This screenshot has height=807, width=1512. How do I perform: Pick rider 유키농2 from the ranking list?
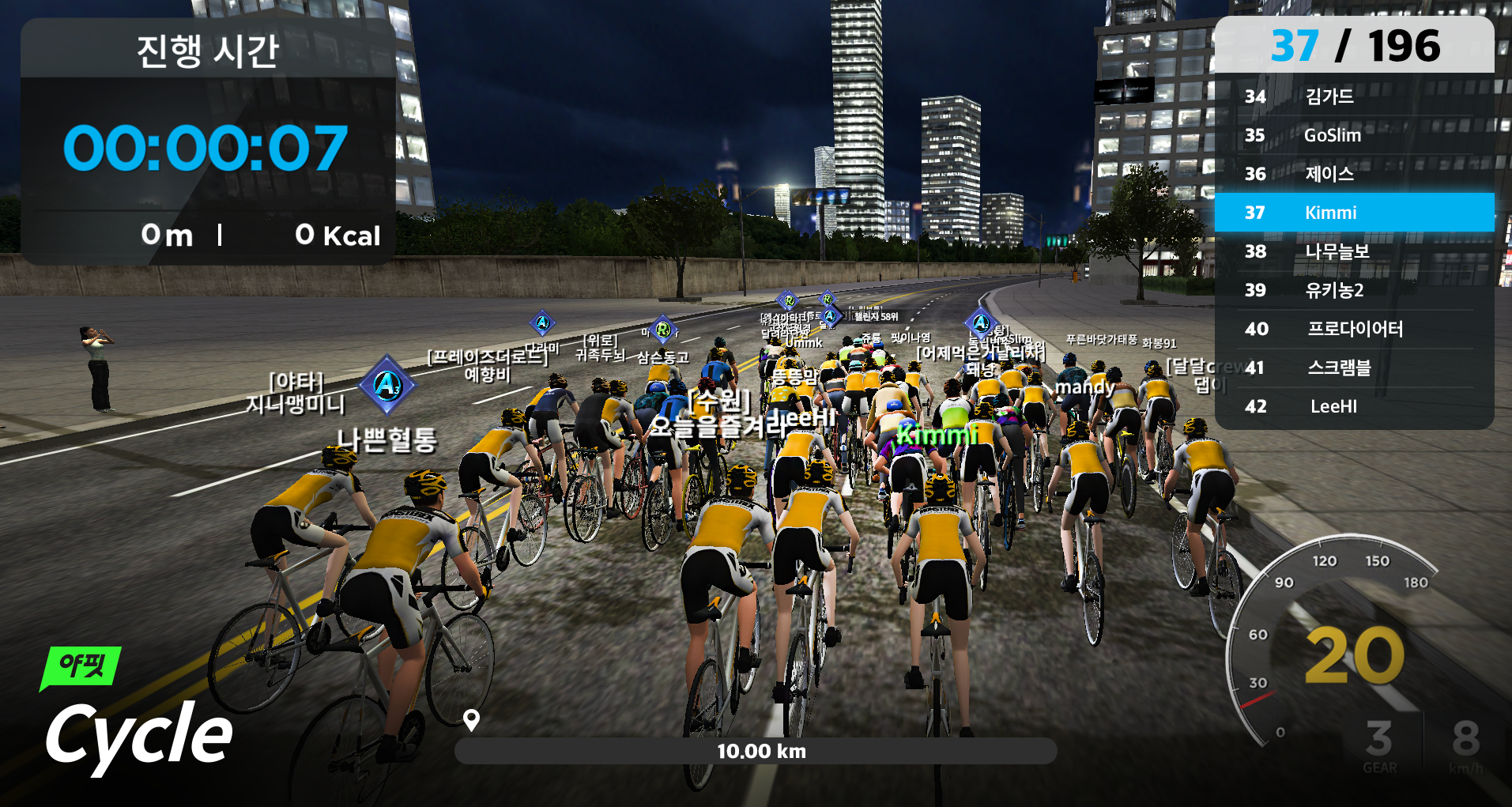(1353, 290)
